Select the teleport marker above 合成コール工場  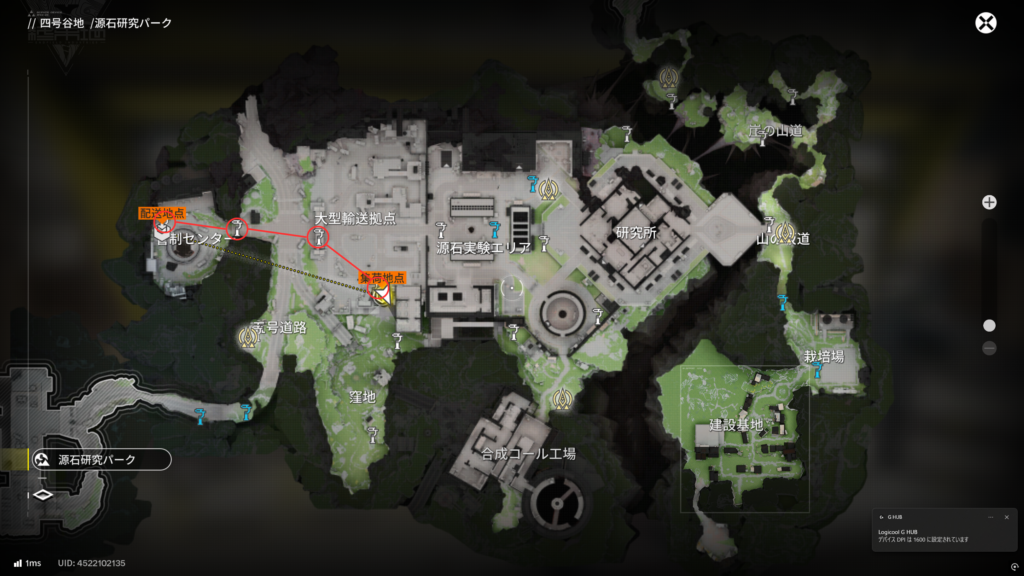pyautogui.click(x=561, y=399)
